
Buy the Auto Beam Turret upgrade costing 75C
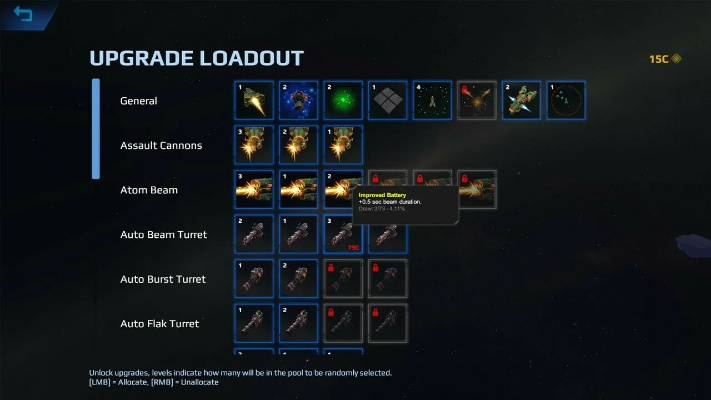tap(343, 234)
